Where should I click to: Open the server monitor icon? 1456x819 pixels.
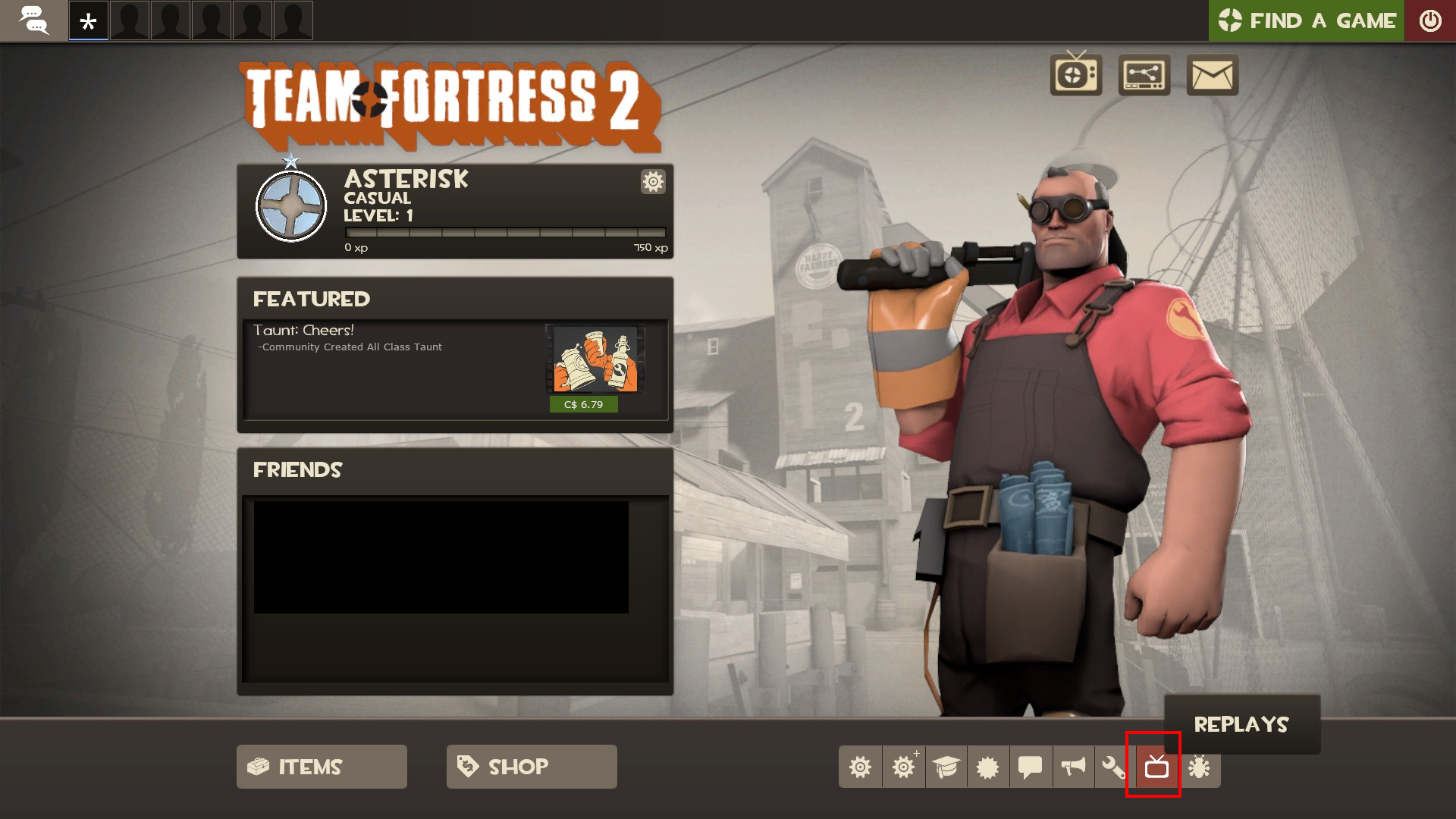(1144, 75)
